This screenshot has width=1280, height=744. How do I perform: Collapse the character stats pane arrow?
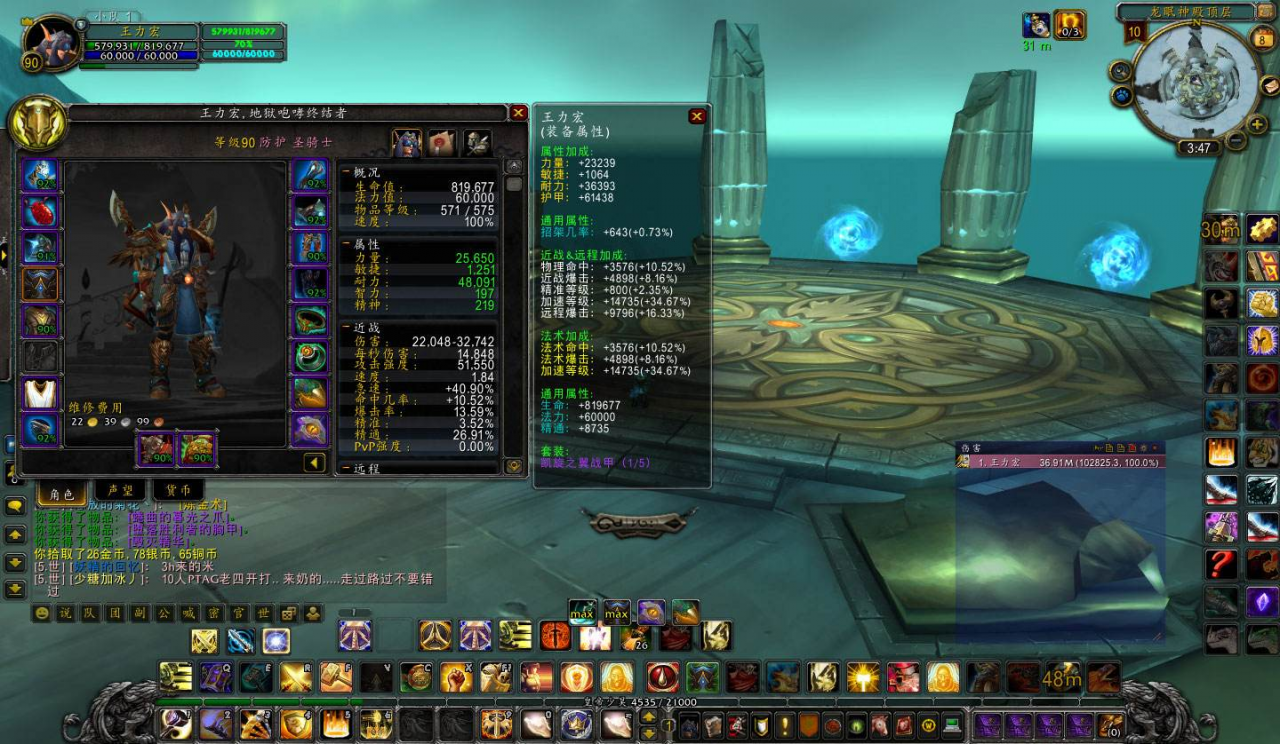pyautogui.click(x=315, y=462)
